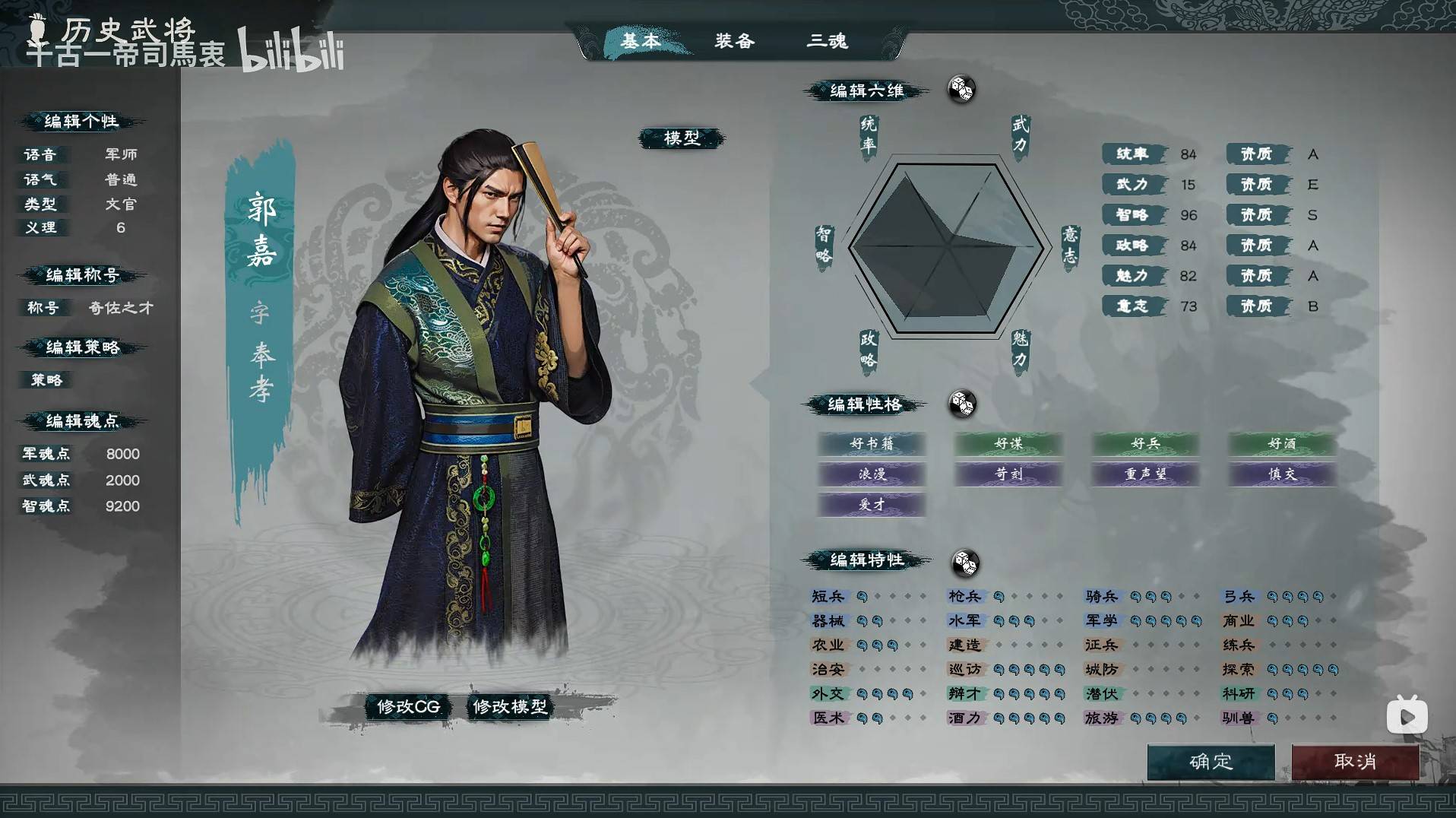Screen dimensions: 1456x818
Task: Toggle the 爱才 personality trait
Action: pyautogui.click(x=872, y=504)
